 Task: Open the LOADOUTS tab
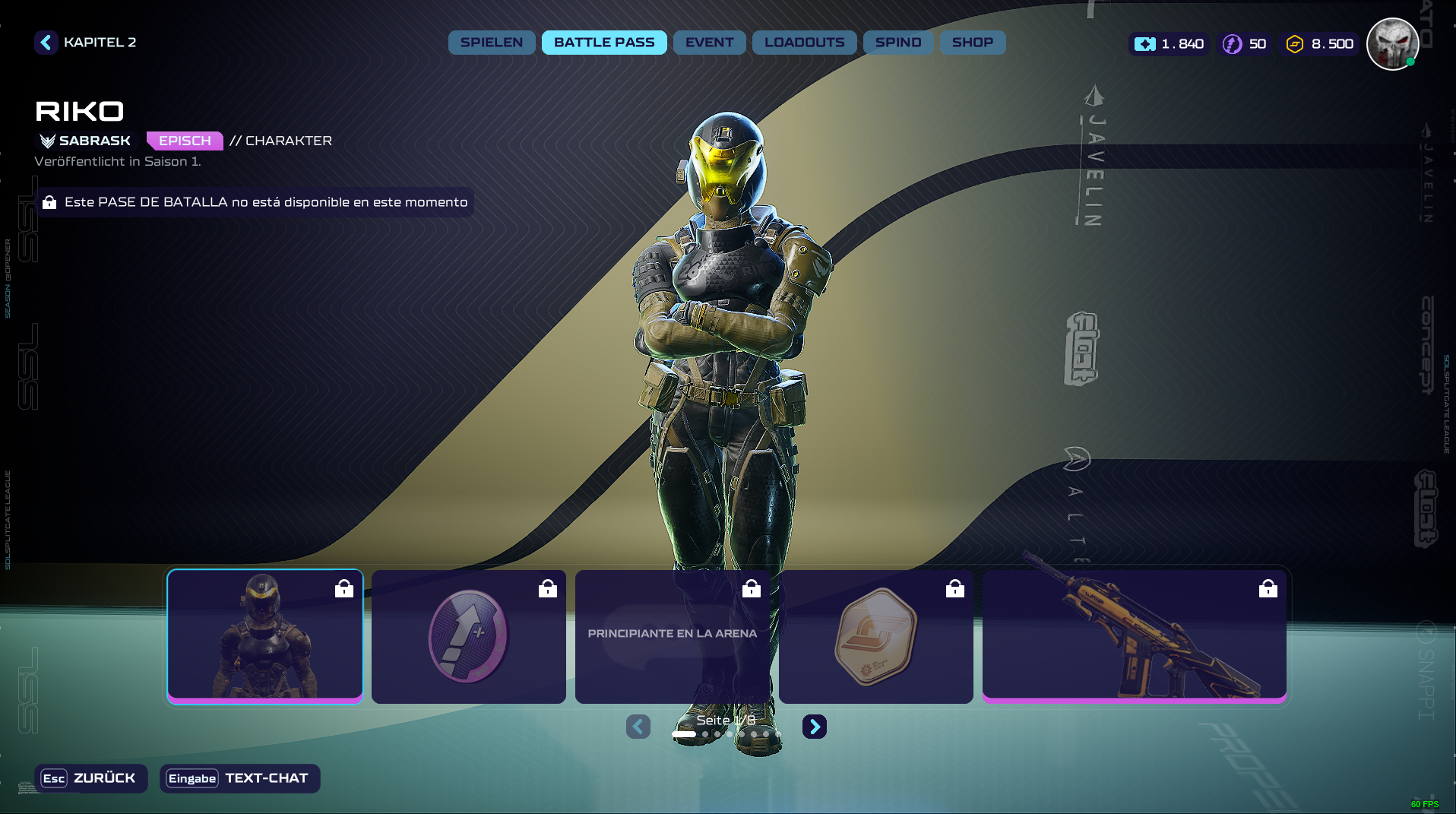tap(804, 43)
